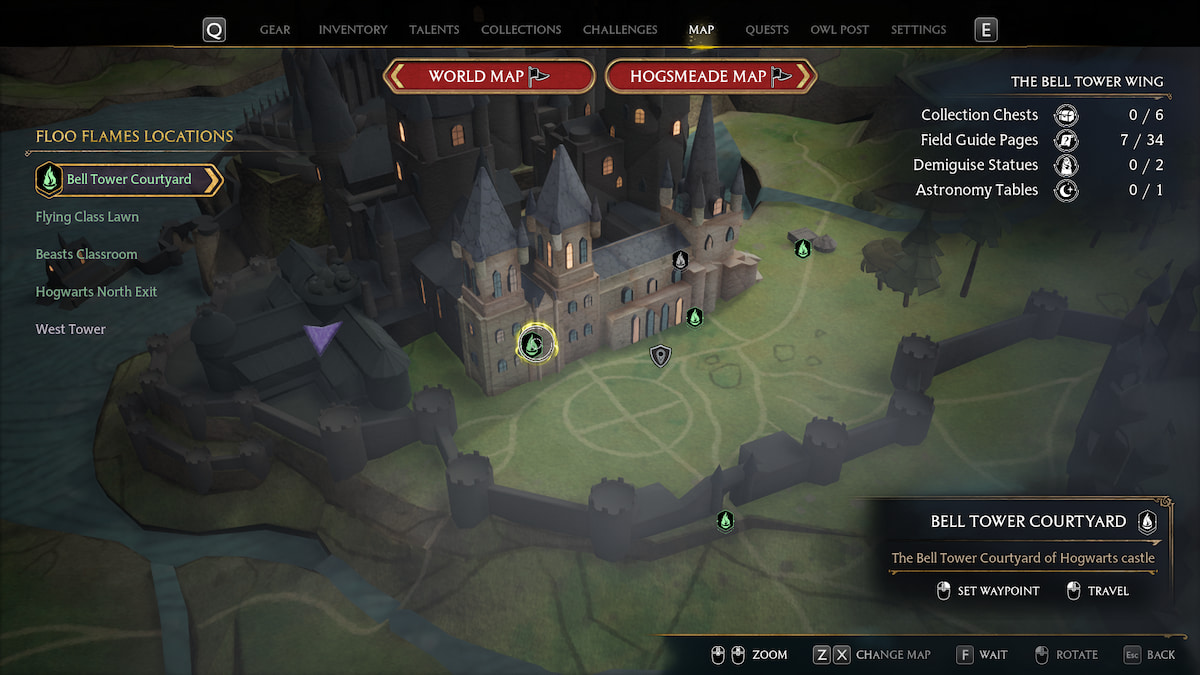Image resolution: width=1200 pixels, height=675 pixels.
Task: Open the Gear tab
Action: pos(275,30)
